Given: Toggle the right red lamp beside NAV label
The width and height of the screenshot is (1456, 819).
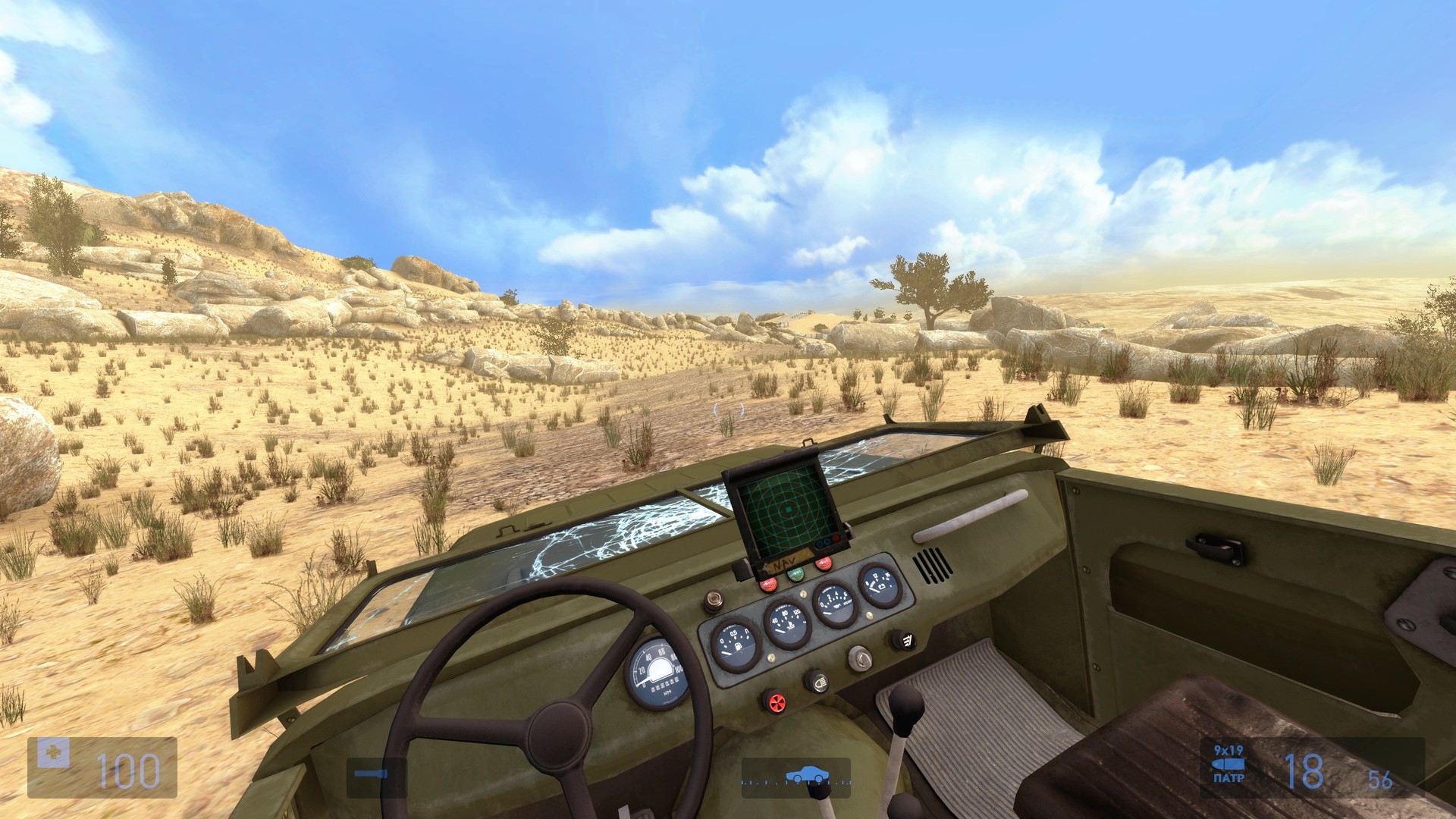Looking at the screenshot, I should click(821, 566).
